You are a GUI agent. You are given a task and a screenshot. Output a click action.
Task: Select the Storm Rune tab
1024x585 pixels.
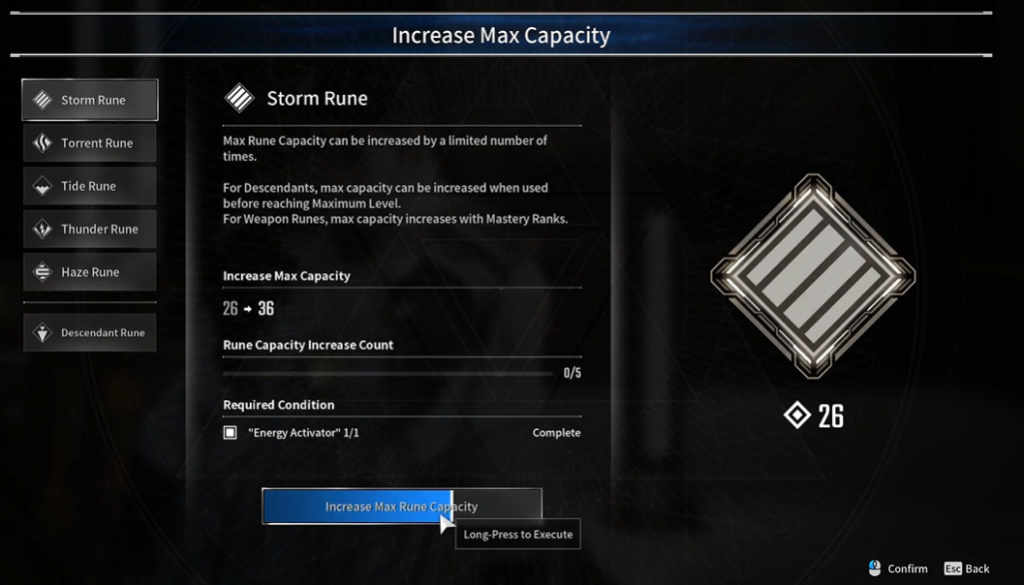[x=90, y=100]
